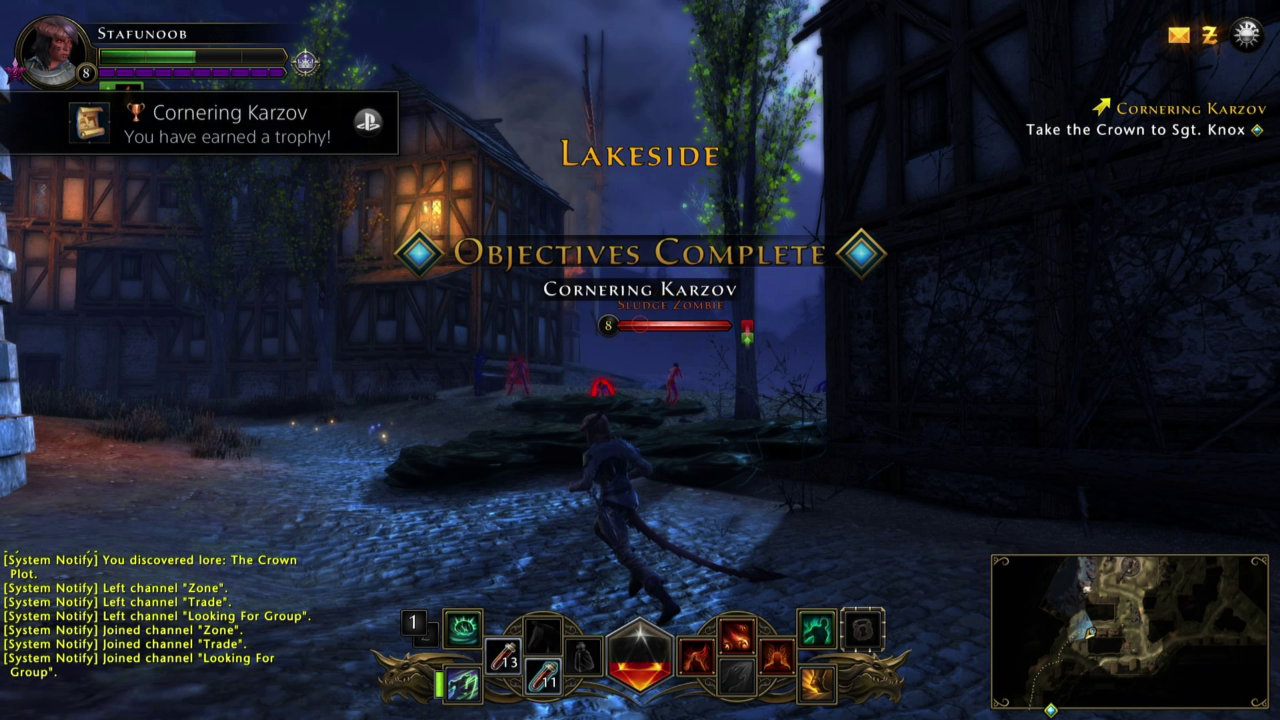Image resolution: width=1280 pixels, height=720 pixels.
Task: Activate the green glowing ring ability
Action: 462,629
